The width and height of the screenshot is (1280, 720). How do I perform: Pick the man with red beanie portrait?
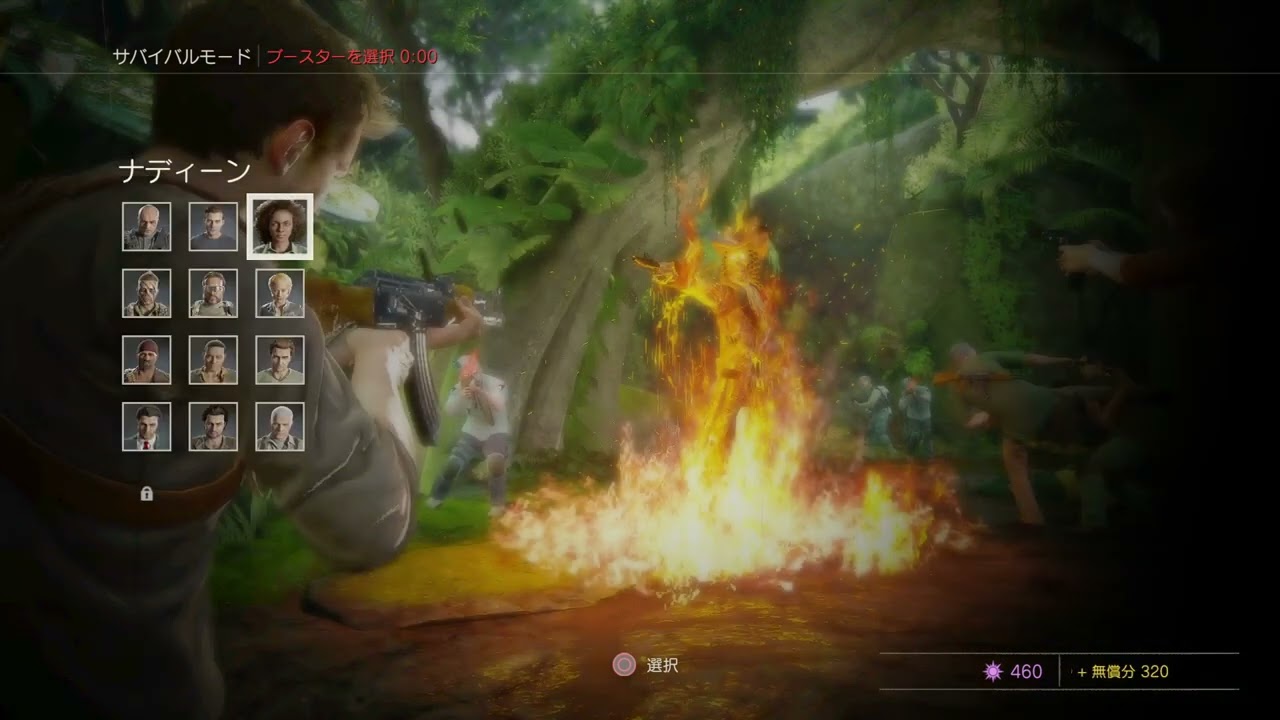coord(147,360)
